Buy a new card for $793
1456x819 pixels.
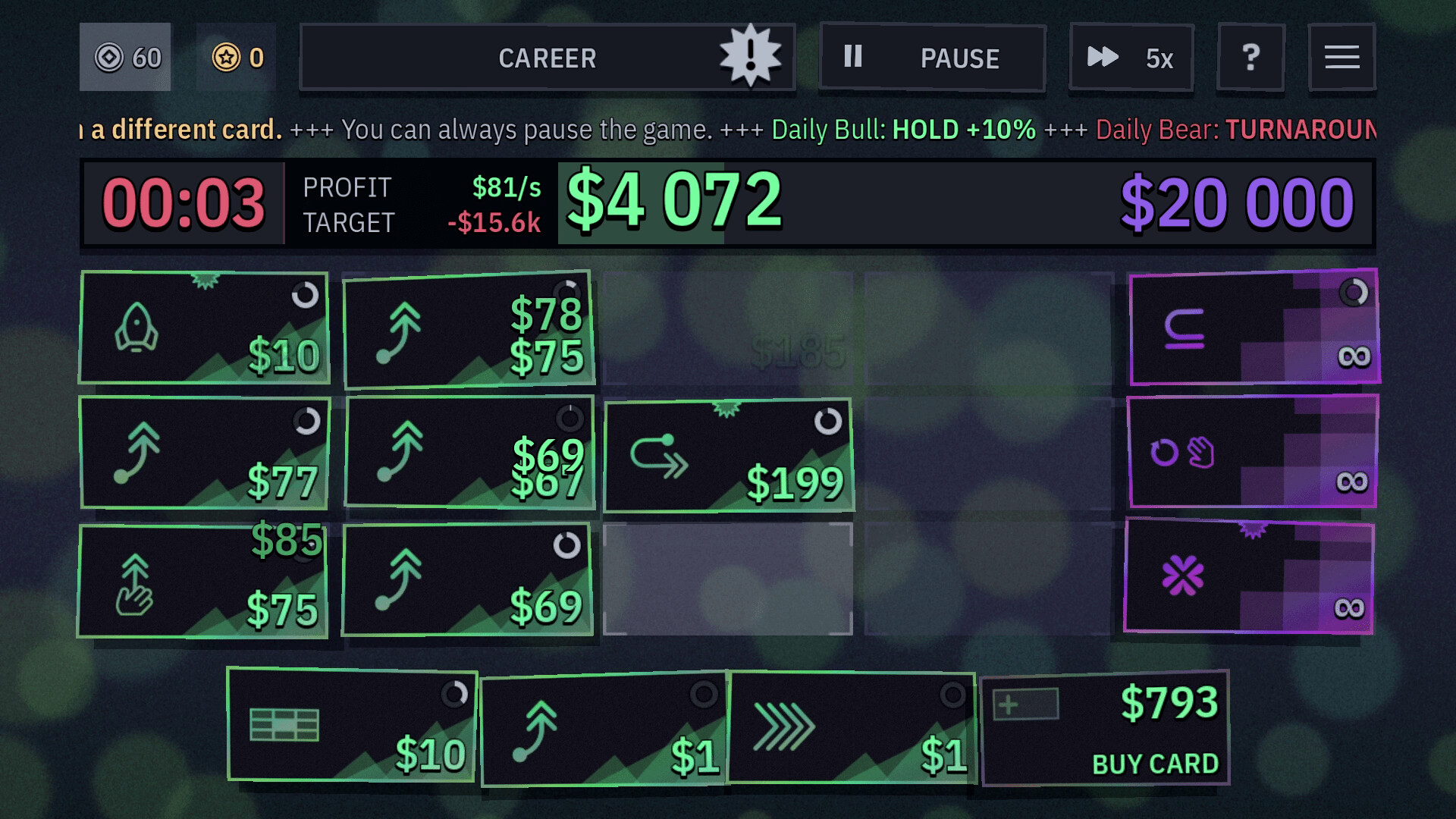(1104, 726)
